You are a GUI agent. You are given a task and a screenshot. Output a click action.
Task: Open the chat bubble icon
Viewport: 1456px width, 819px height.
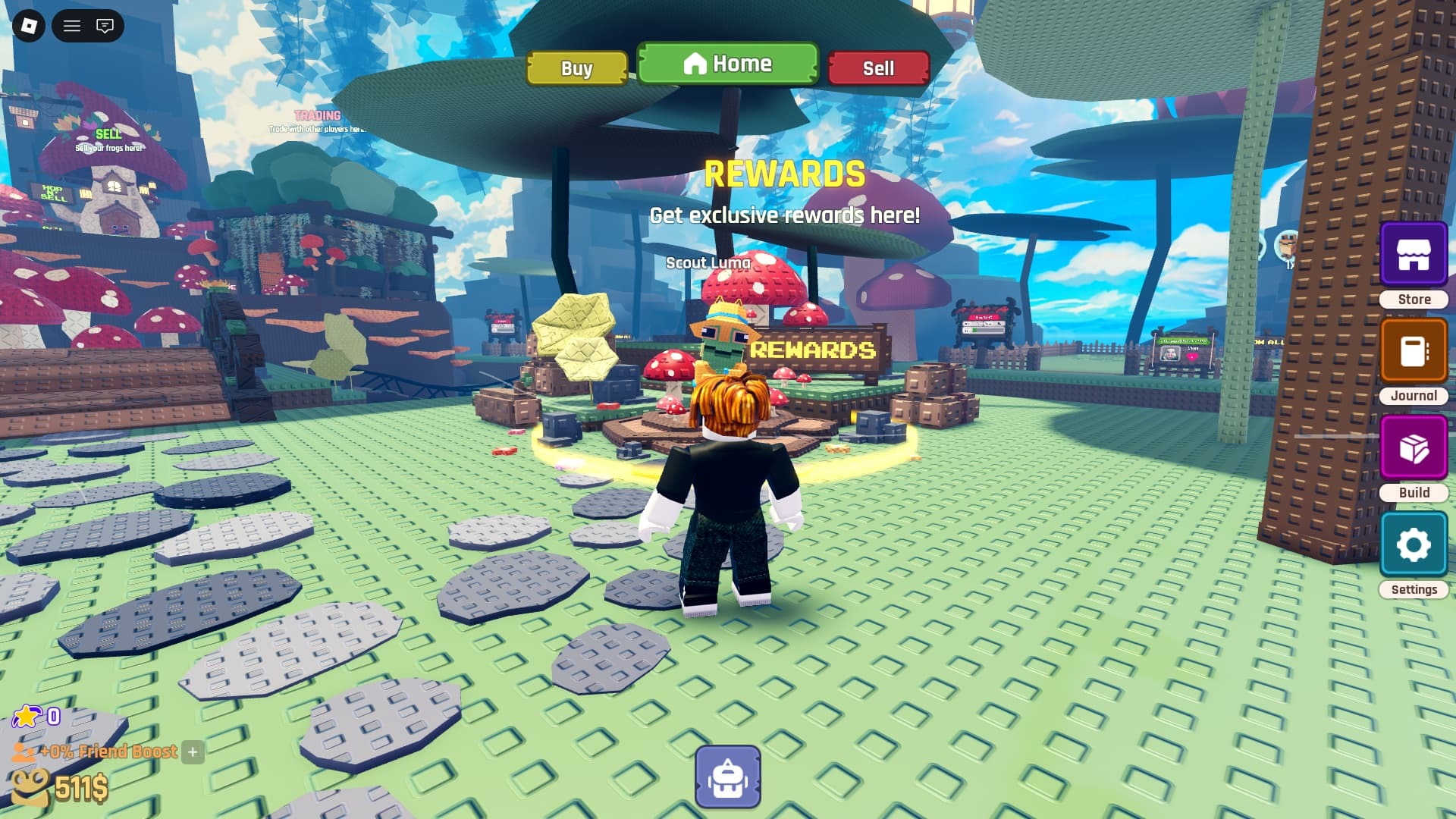point(104,26)
